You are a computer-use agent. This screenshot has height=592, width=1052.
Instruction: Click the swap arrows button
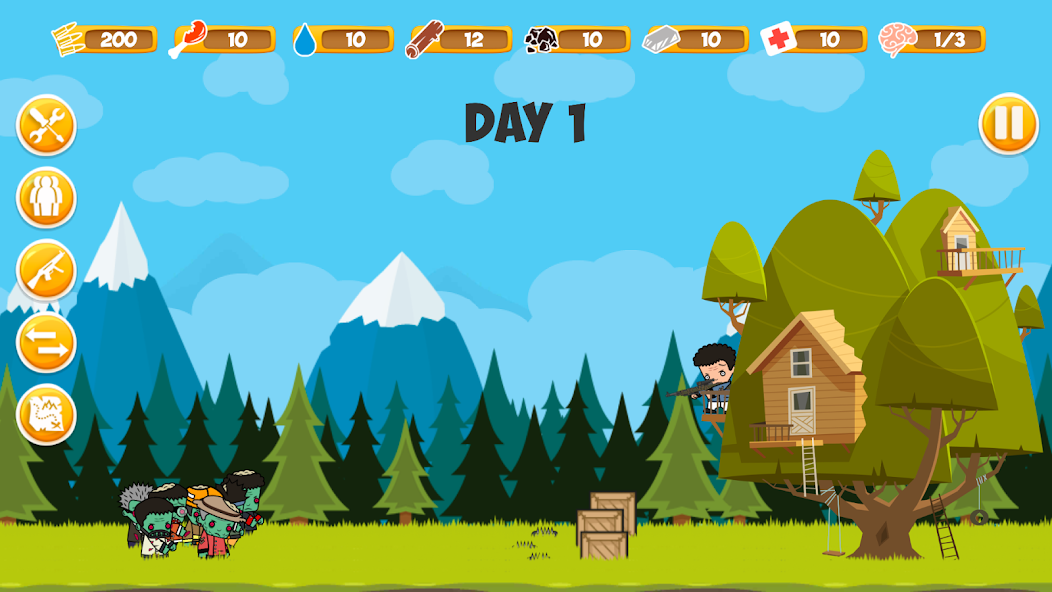(x=46, y=342)
